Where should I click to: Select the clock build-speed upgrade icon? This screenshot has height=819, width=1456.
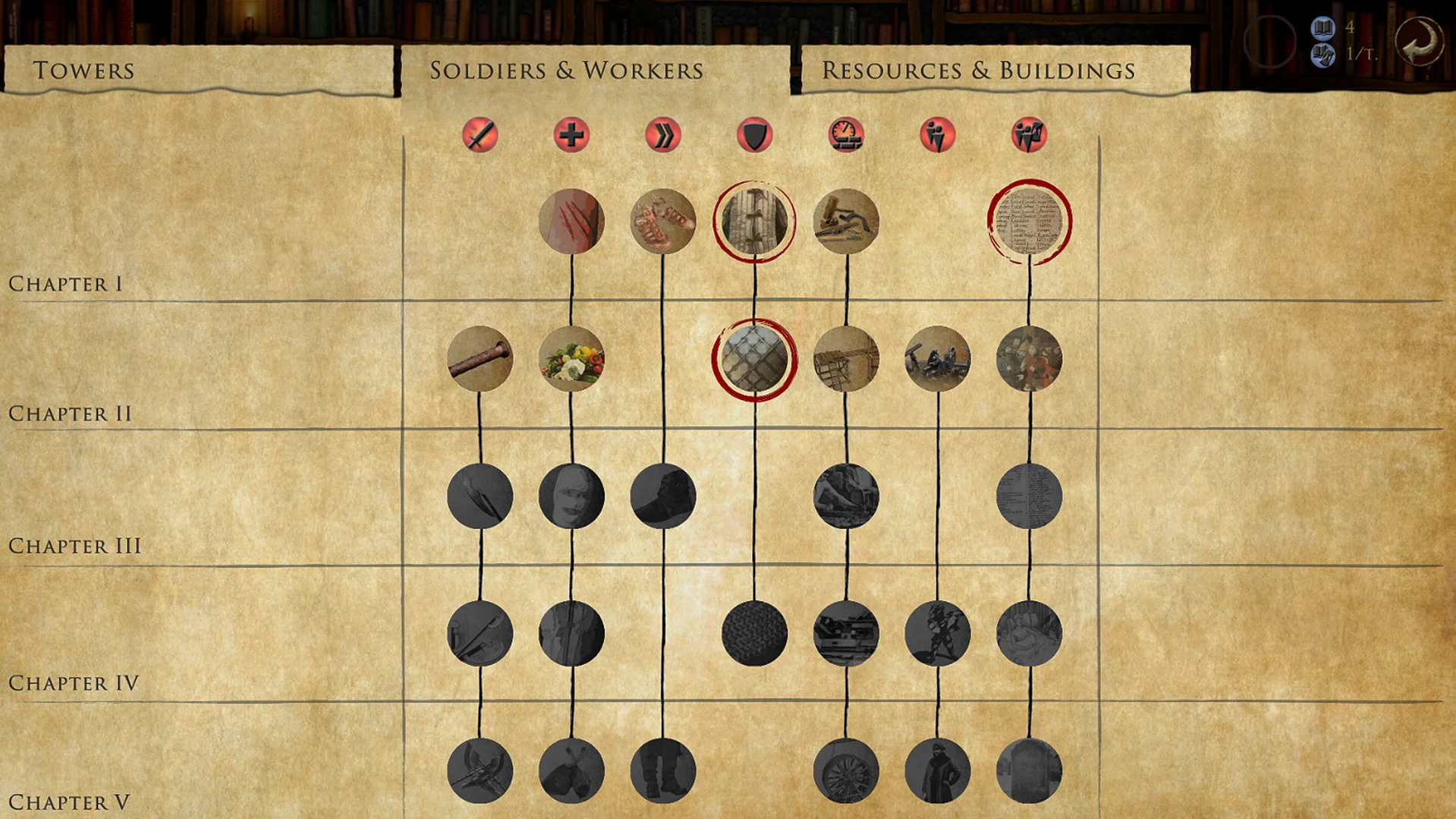tap(846, 136)
